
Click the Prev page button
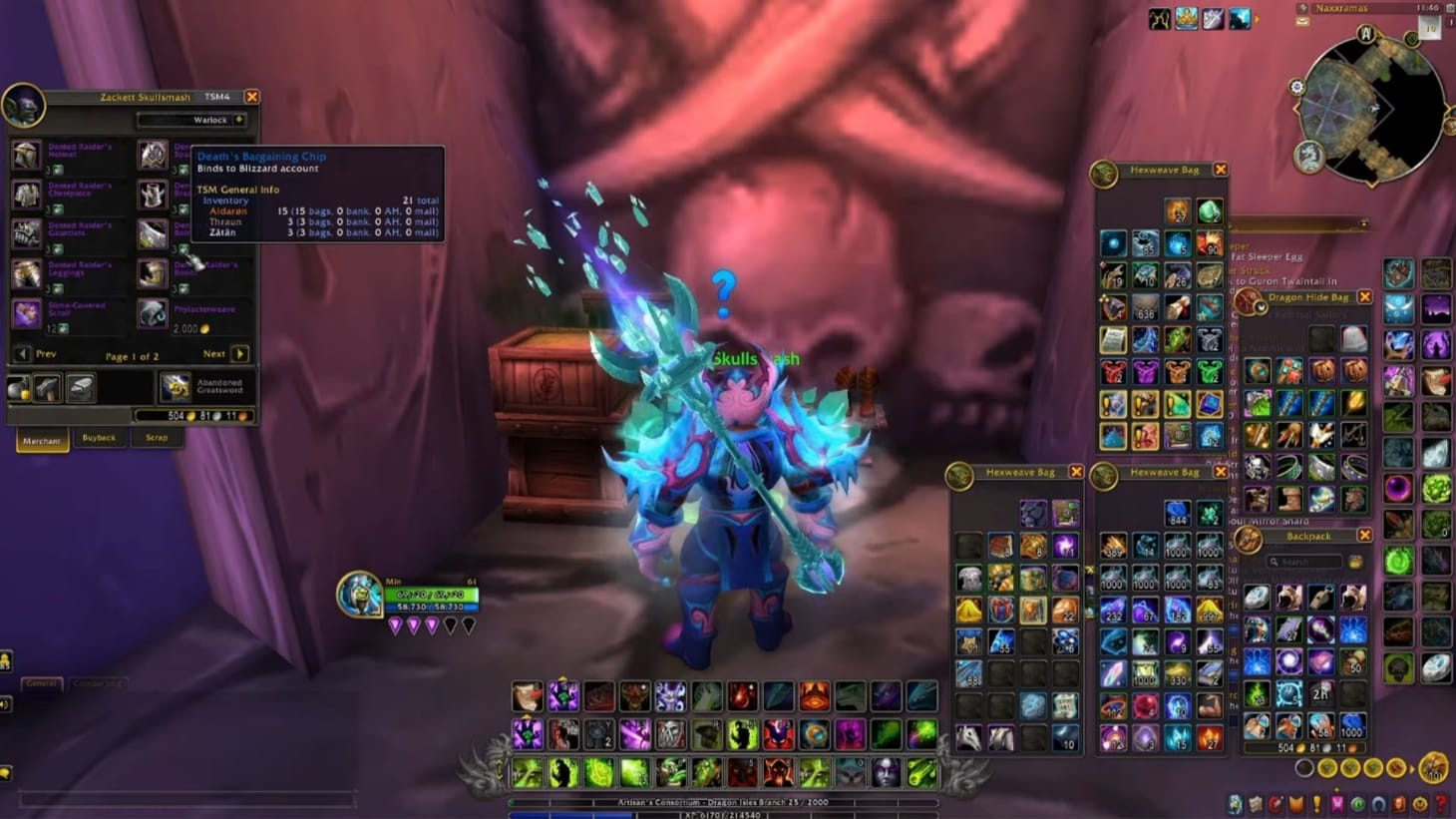[x=22, y=353]
